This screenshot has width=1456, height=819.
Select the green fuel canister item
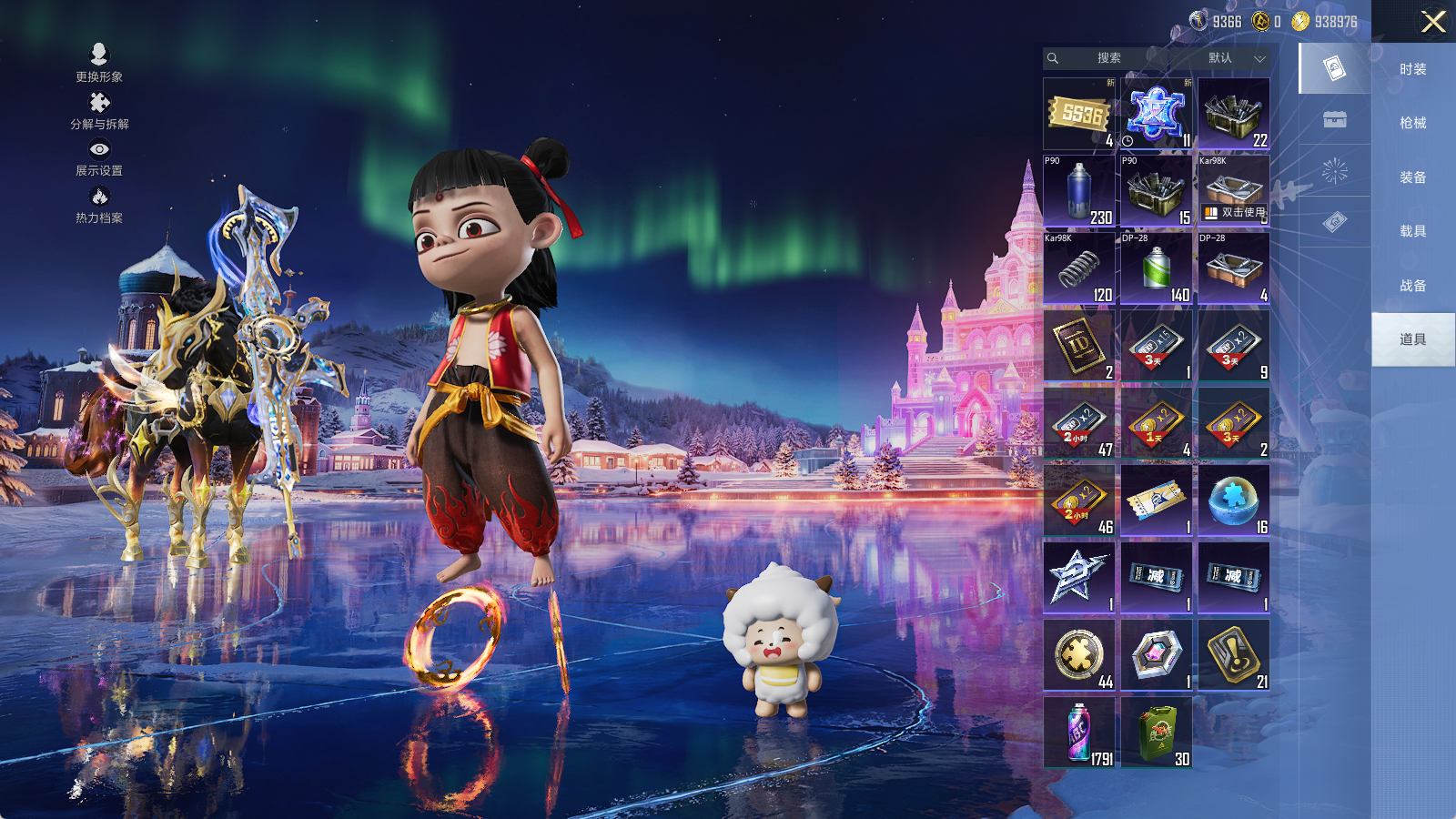1157,733
